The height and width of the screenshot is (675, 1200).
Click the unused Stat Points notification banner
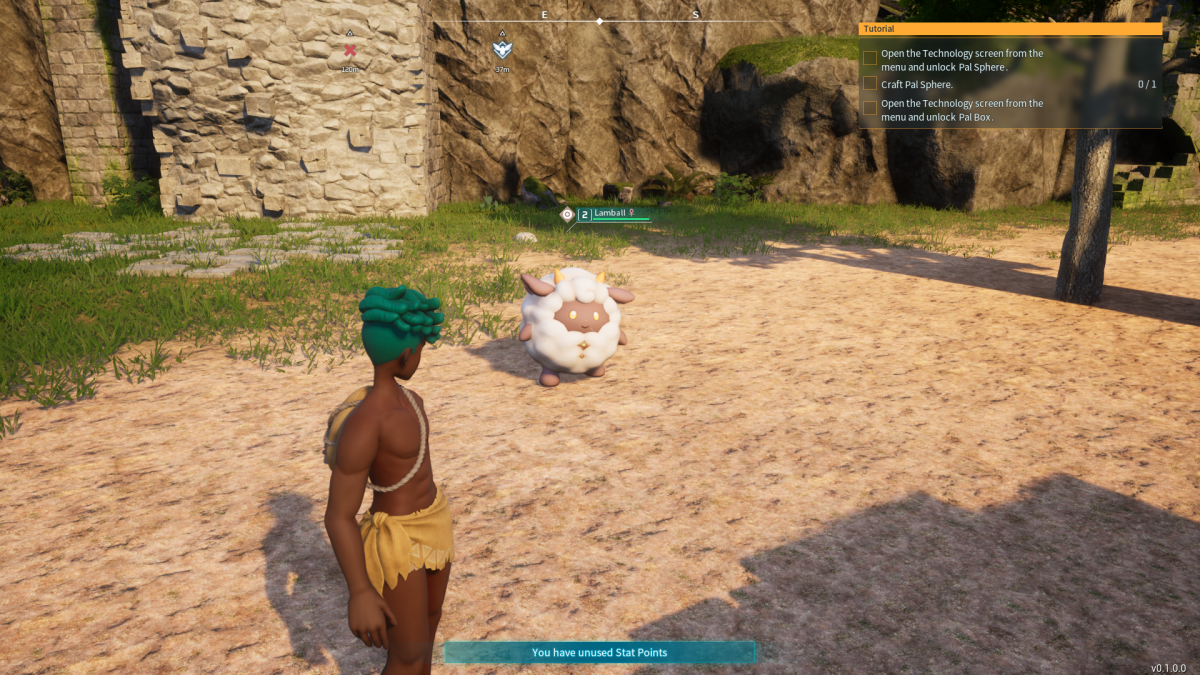coord(599,653)
